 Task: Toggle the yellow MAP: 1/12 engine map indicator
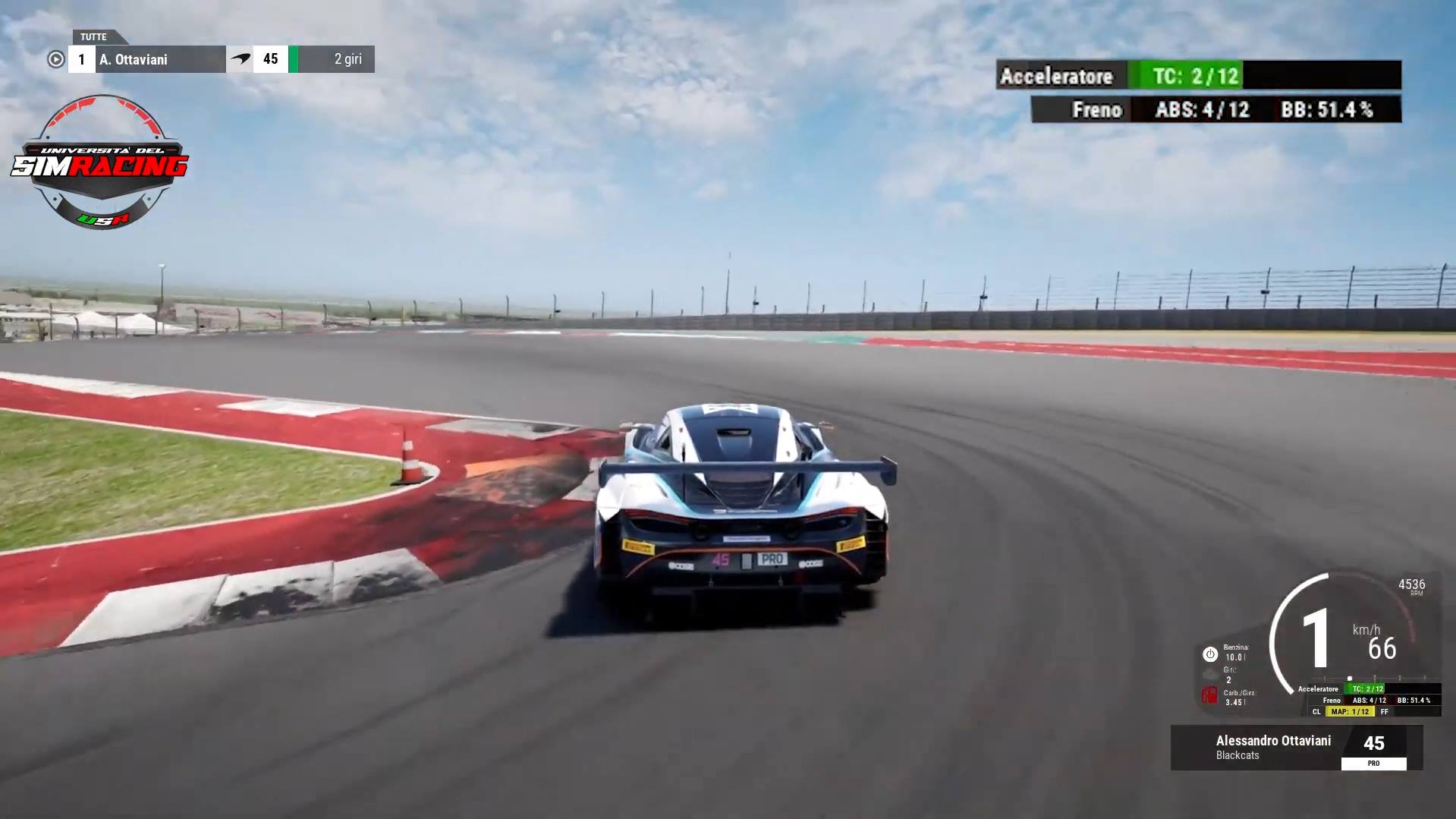[1351, 712]
